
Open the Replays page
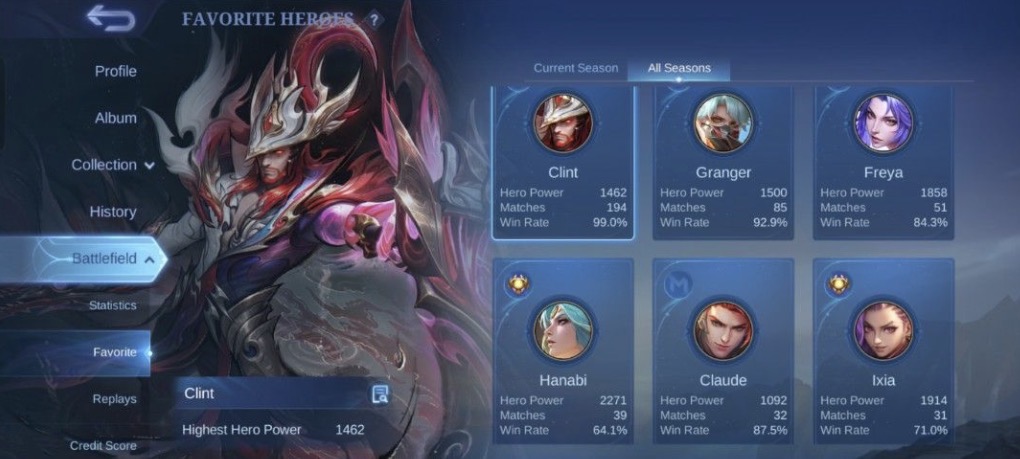coord(114,399)
